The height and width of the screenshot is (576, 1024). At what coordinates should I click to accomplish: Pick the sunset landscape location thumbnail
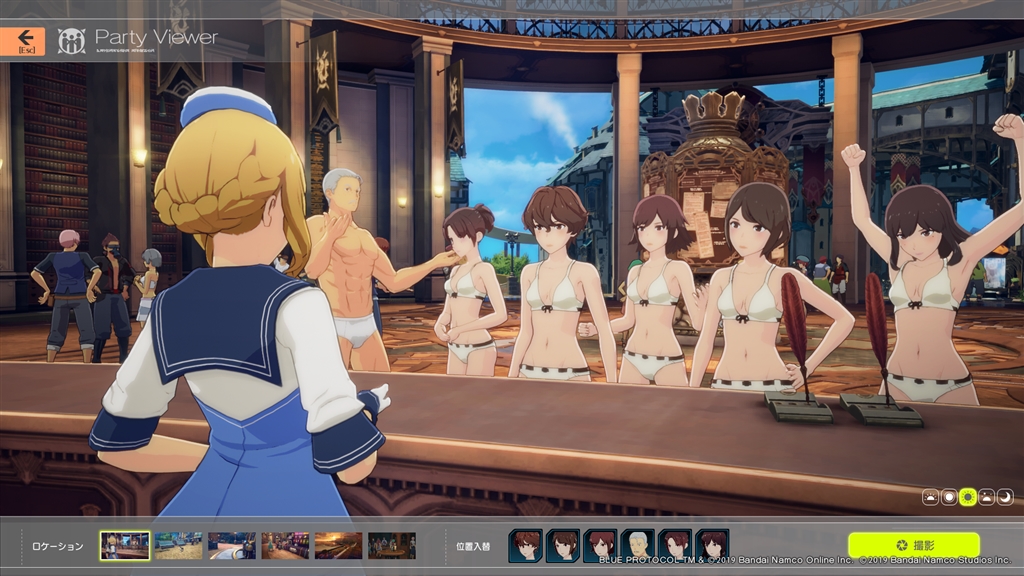pyautogui.click(x=338, y=545)
